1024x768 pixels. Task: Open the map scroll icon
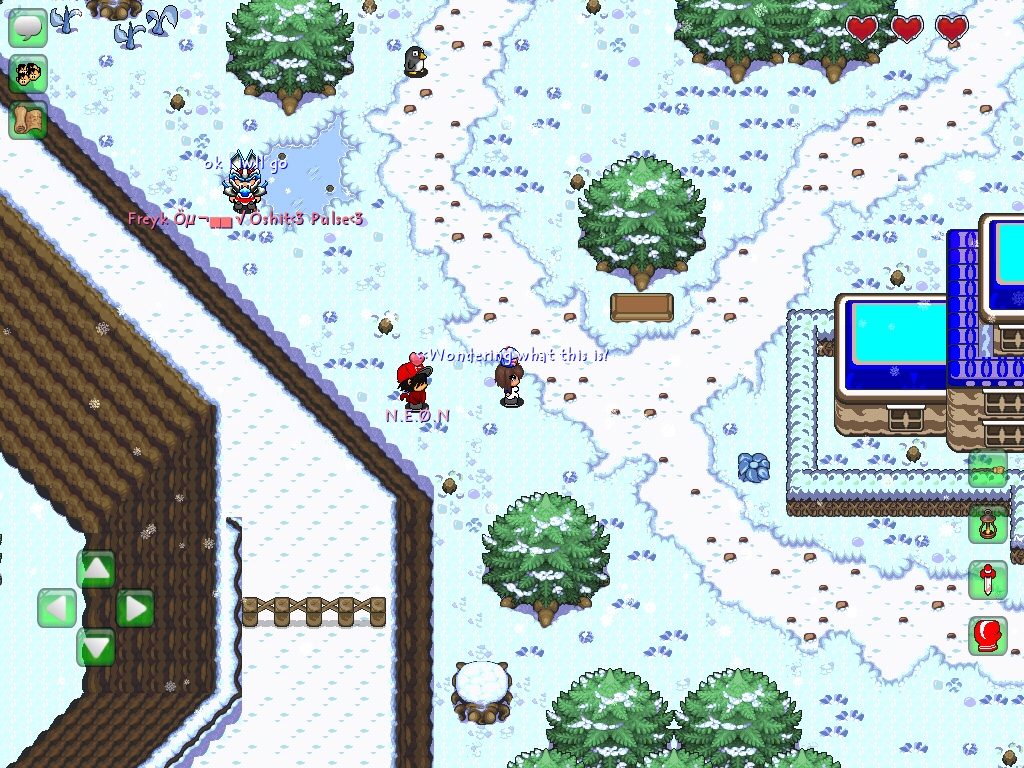[x=28, y=120]
